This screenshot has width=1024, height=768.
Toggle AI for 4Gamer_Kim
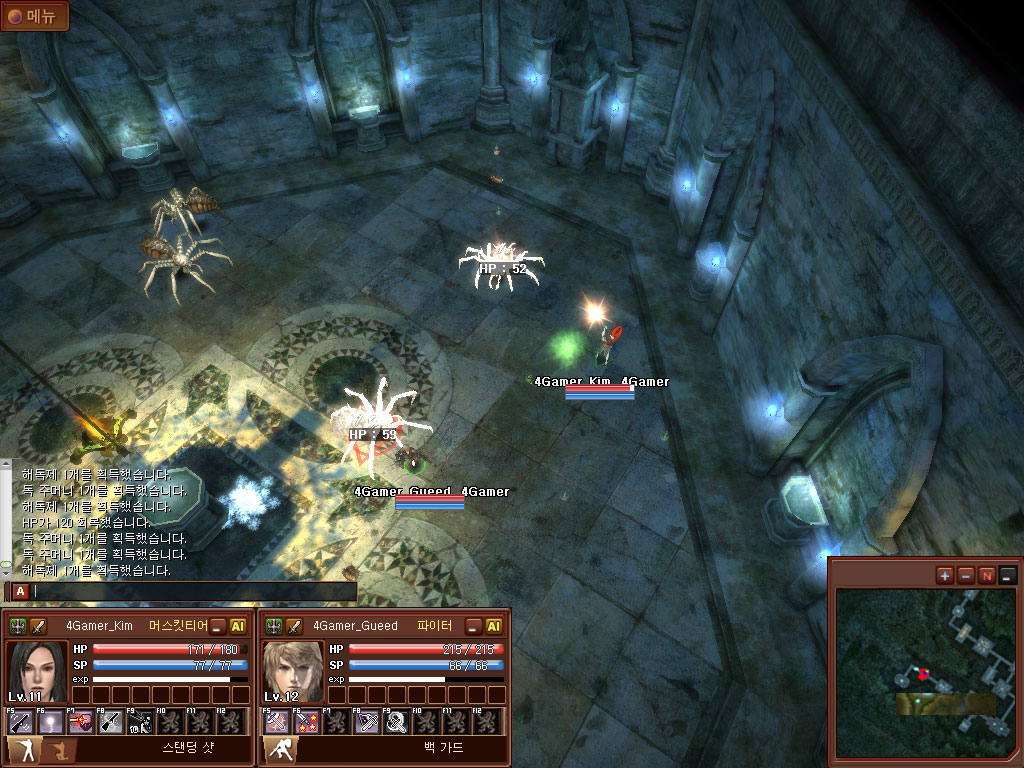[x=238, y=626]
